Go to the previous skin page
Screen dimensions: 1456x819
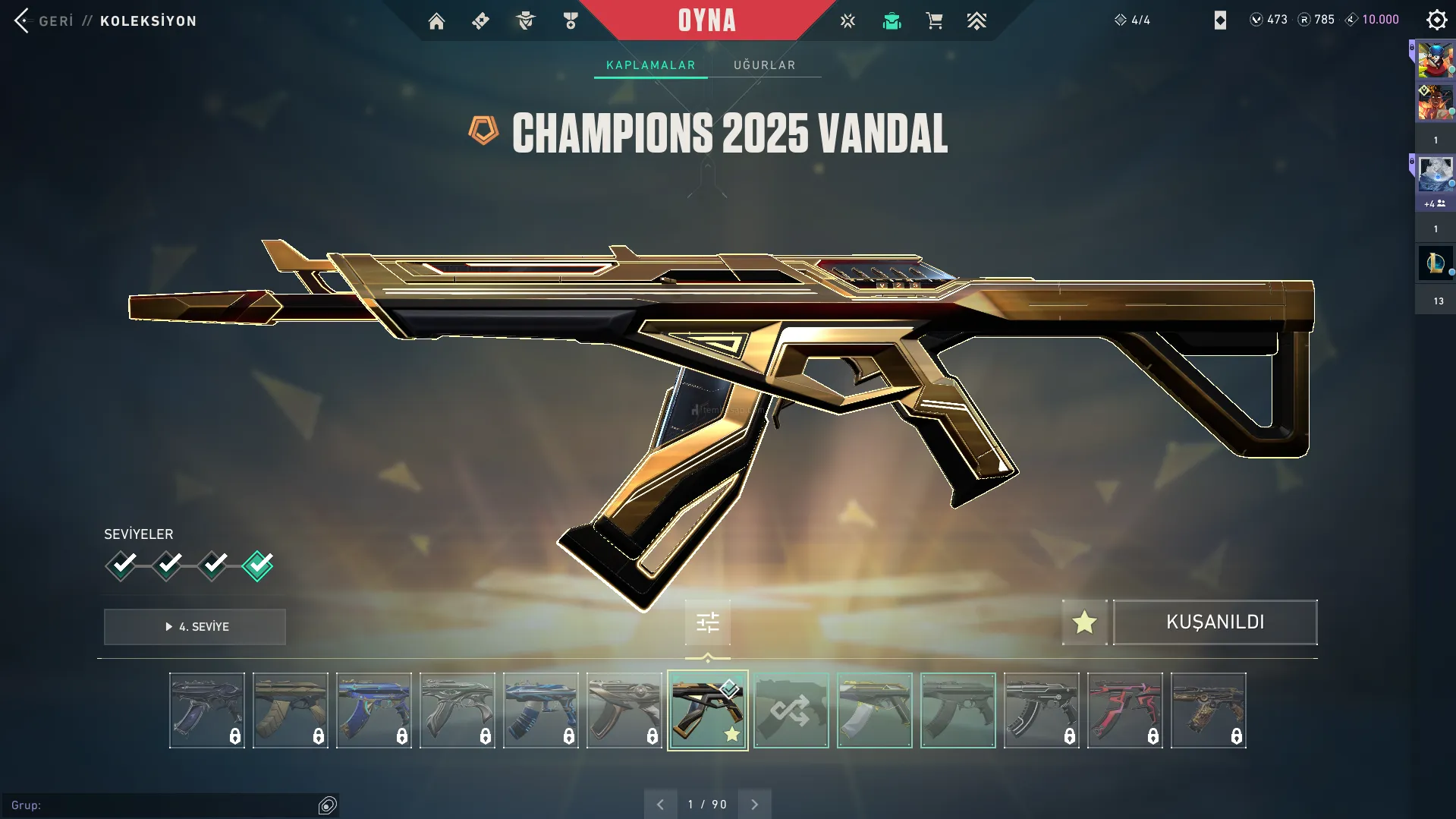point(660,805)
